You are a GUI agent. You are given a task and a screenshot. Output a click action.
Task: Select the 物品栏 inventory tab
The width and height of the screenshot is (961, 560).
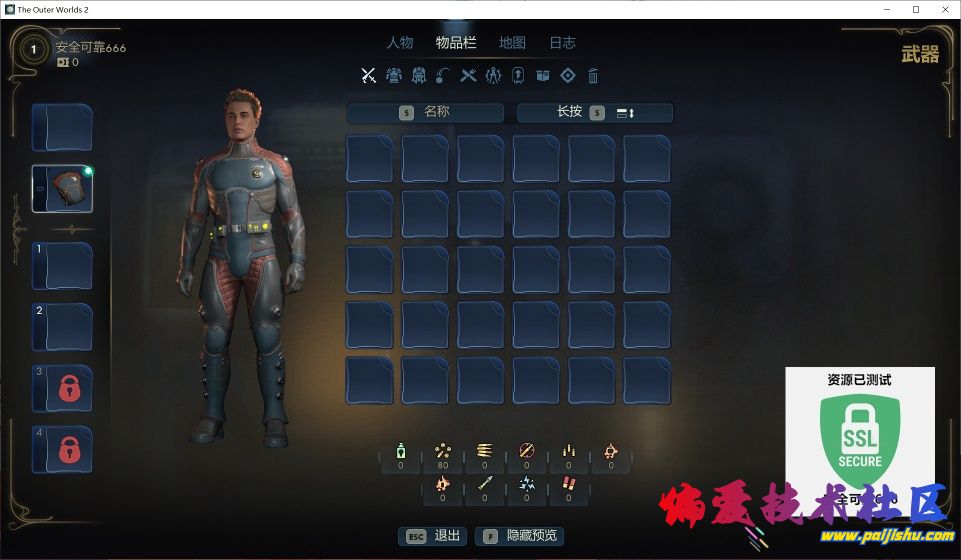click(x=456, y=43)
